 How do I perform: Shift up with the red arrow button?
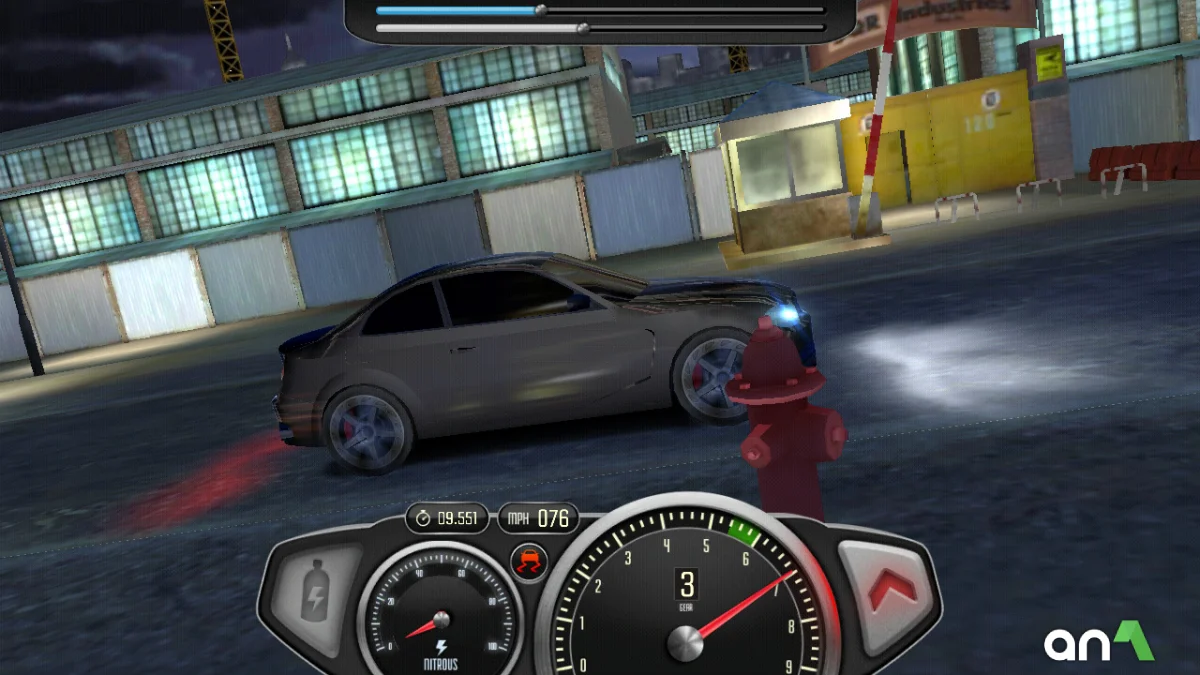click(x=890, y=592)
